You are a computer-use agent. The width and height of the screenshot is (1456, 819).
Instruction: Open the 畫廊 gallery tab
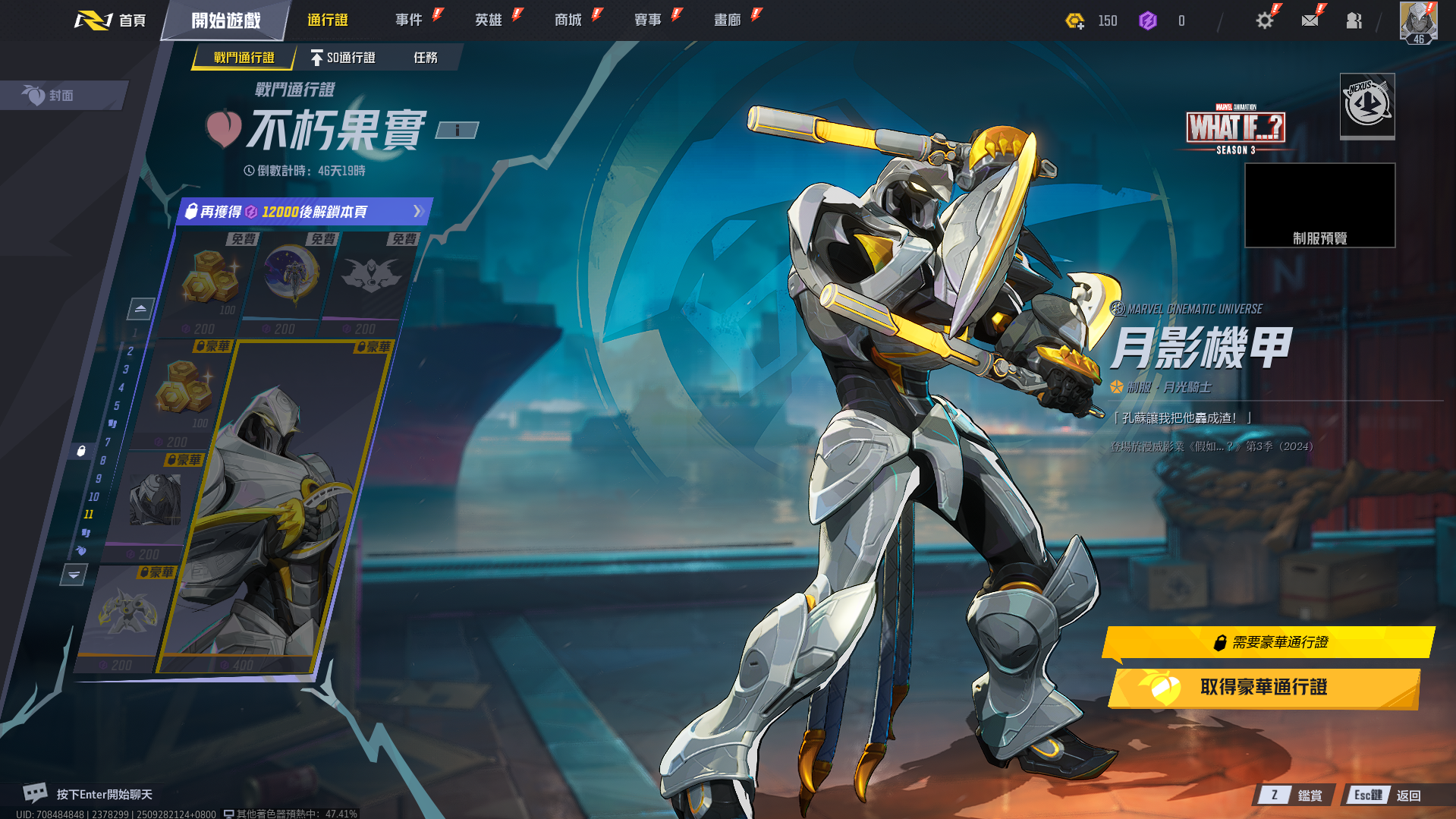[x=728, y=20]
